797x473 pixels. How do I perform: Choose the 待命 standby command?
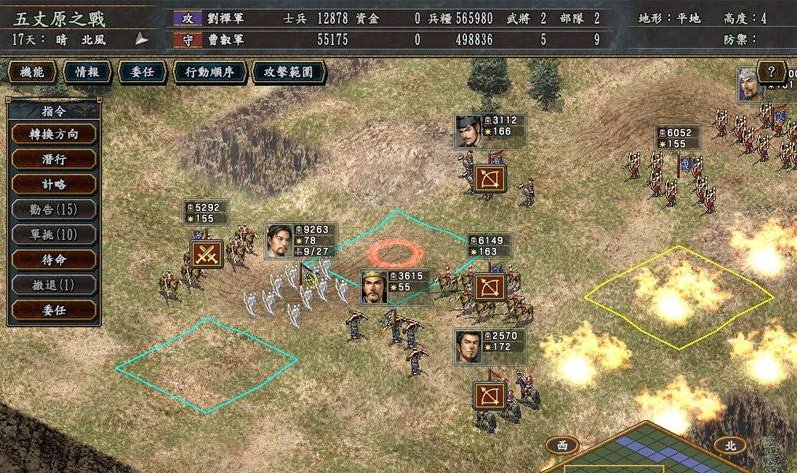coord(54,259)
